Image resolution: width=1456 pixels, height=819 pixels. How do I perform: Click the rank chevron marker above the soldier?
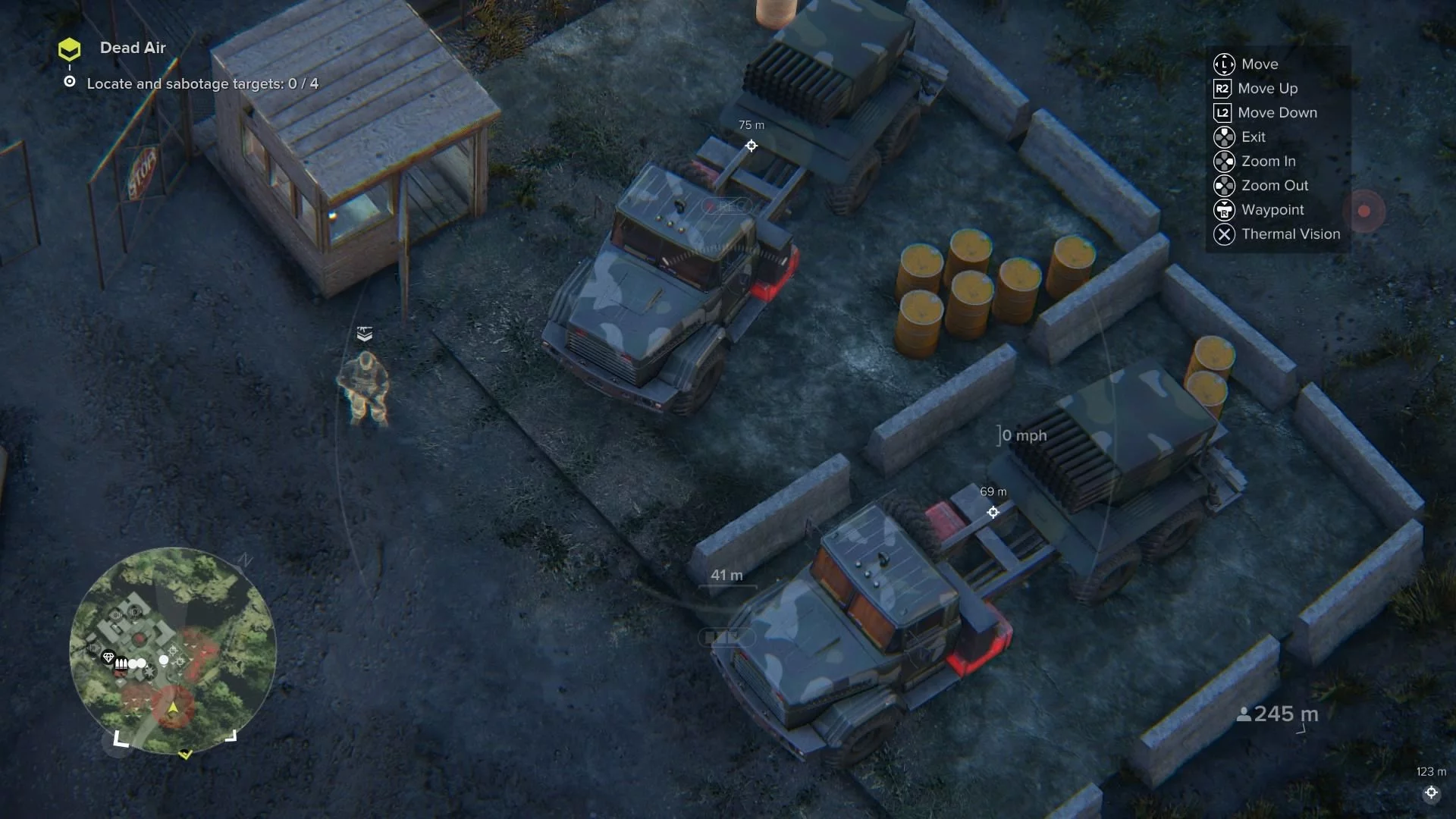[x=365, y=334]
